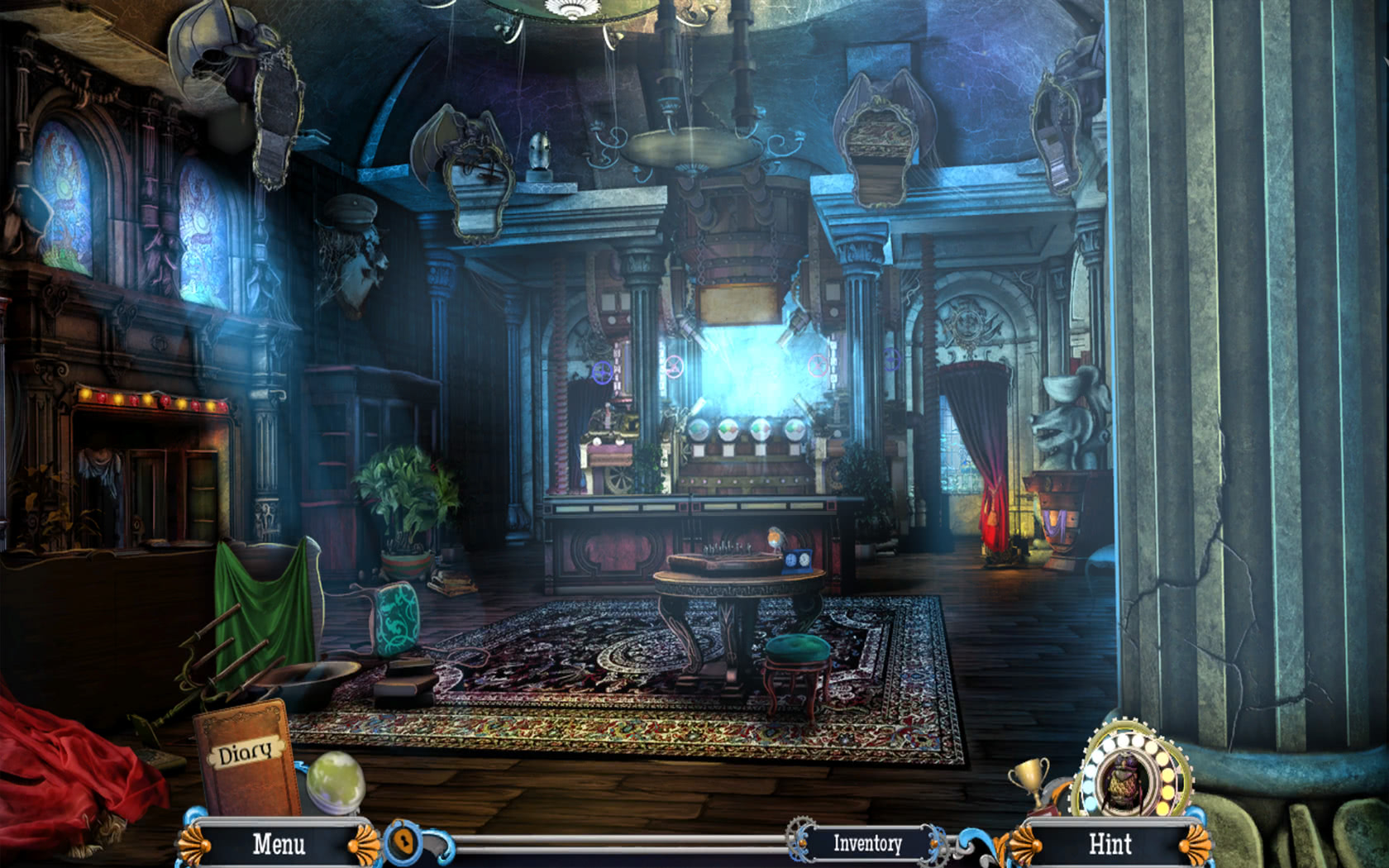Toggle the inventory padlock icon
This screenshot has height=868, width=1389.
403,842
